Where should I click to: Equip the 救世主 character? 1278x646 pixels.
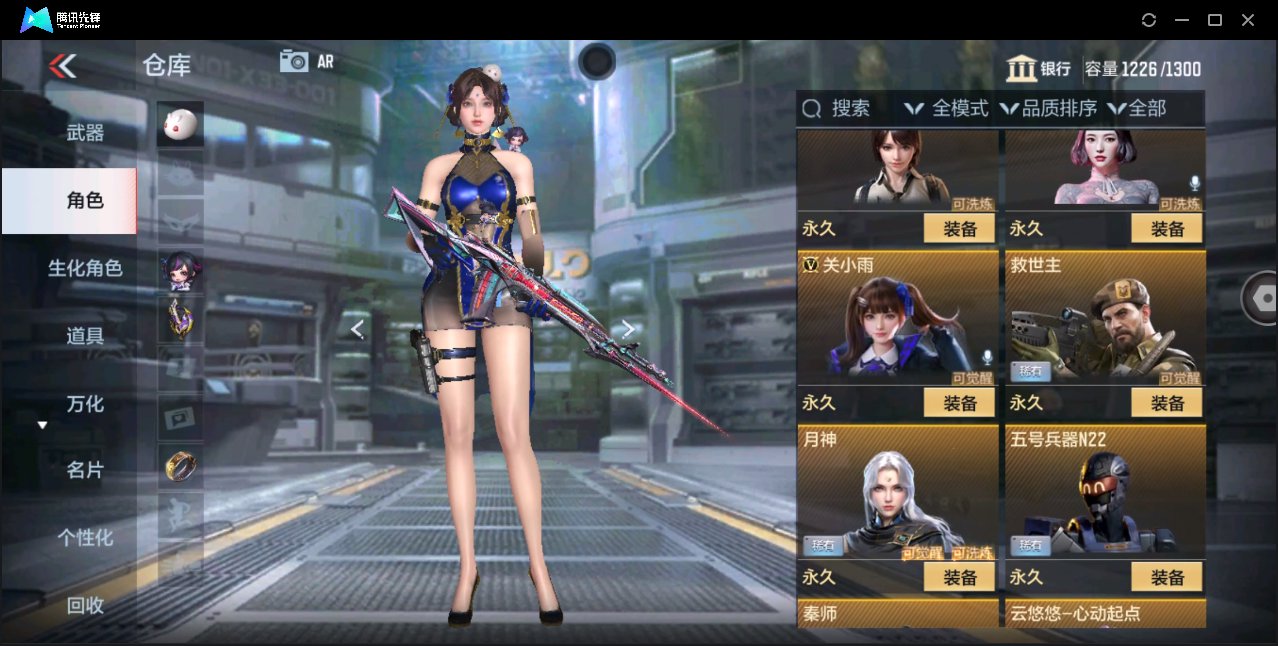(x=1167, y=403)
